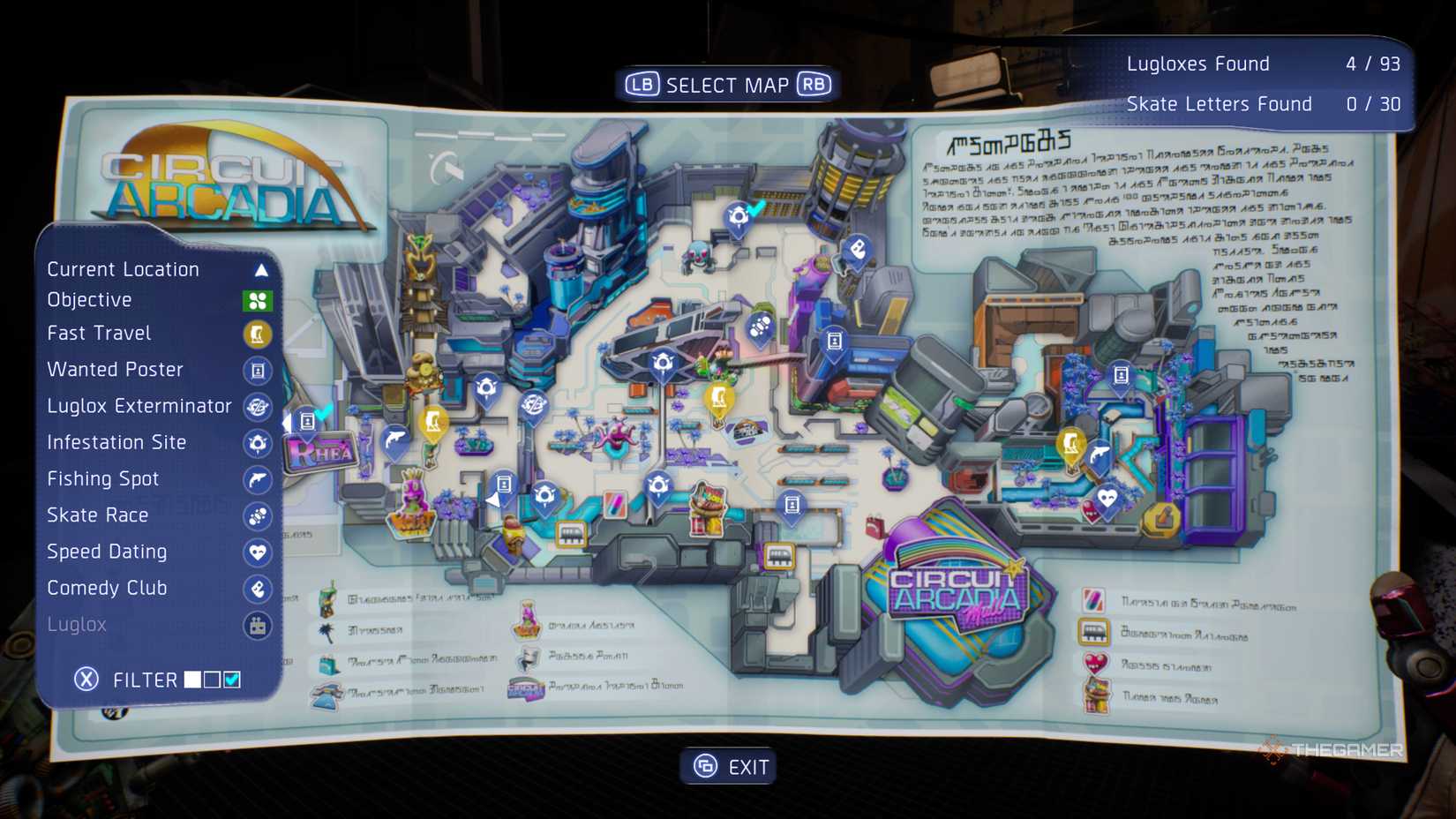Select the grayed-out Luglox icon in legend
Screen dimensions: 1456x819
tap(257, 625)
